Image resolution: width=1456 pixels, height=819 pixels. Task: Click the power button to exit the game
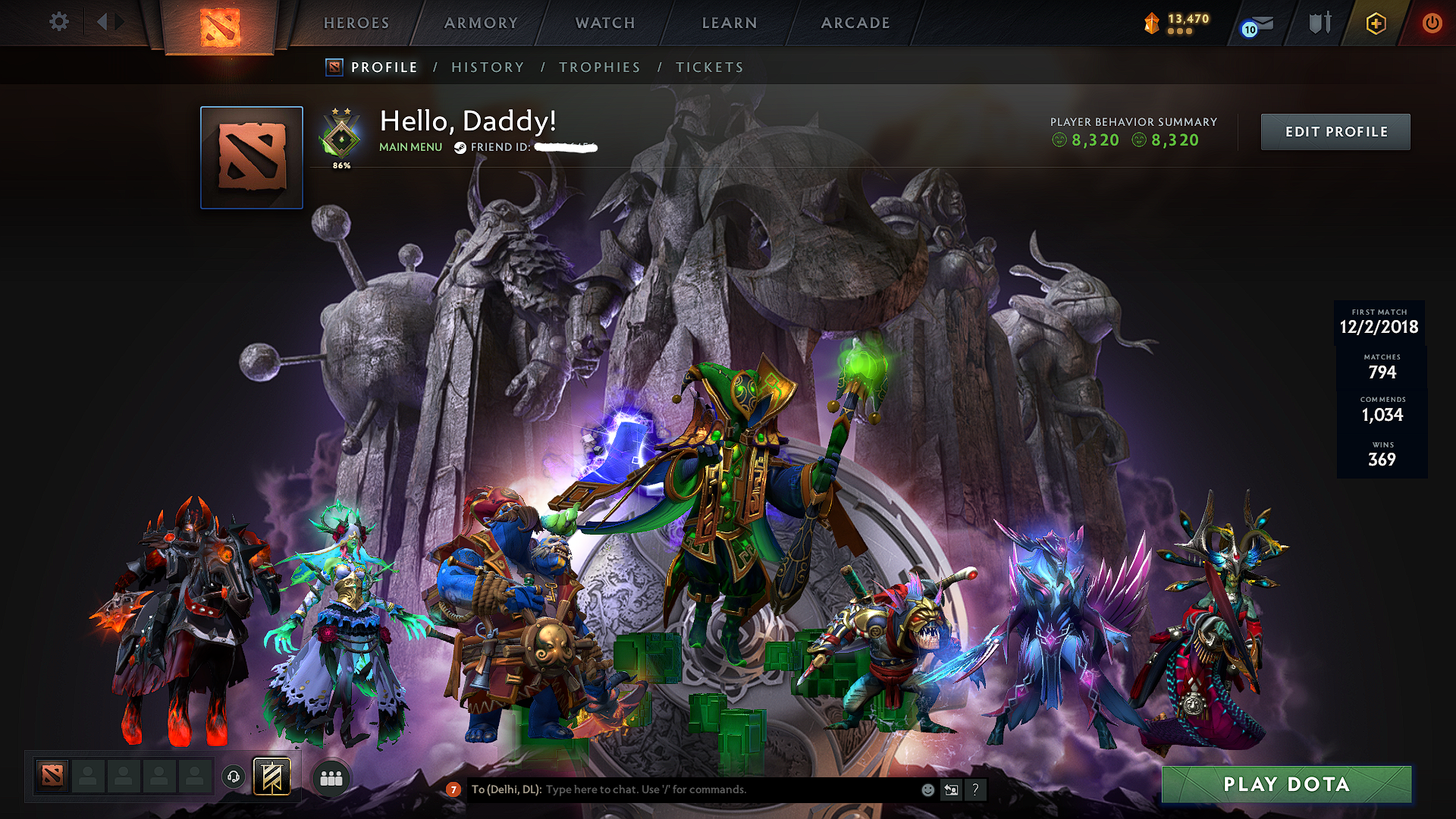[1432, 23]
